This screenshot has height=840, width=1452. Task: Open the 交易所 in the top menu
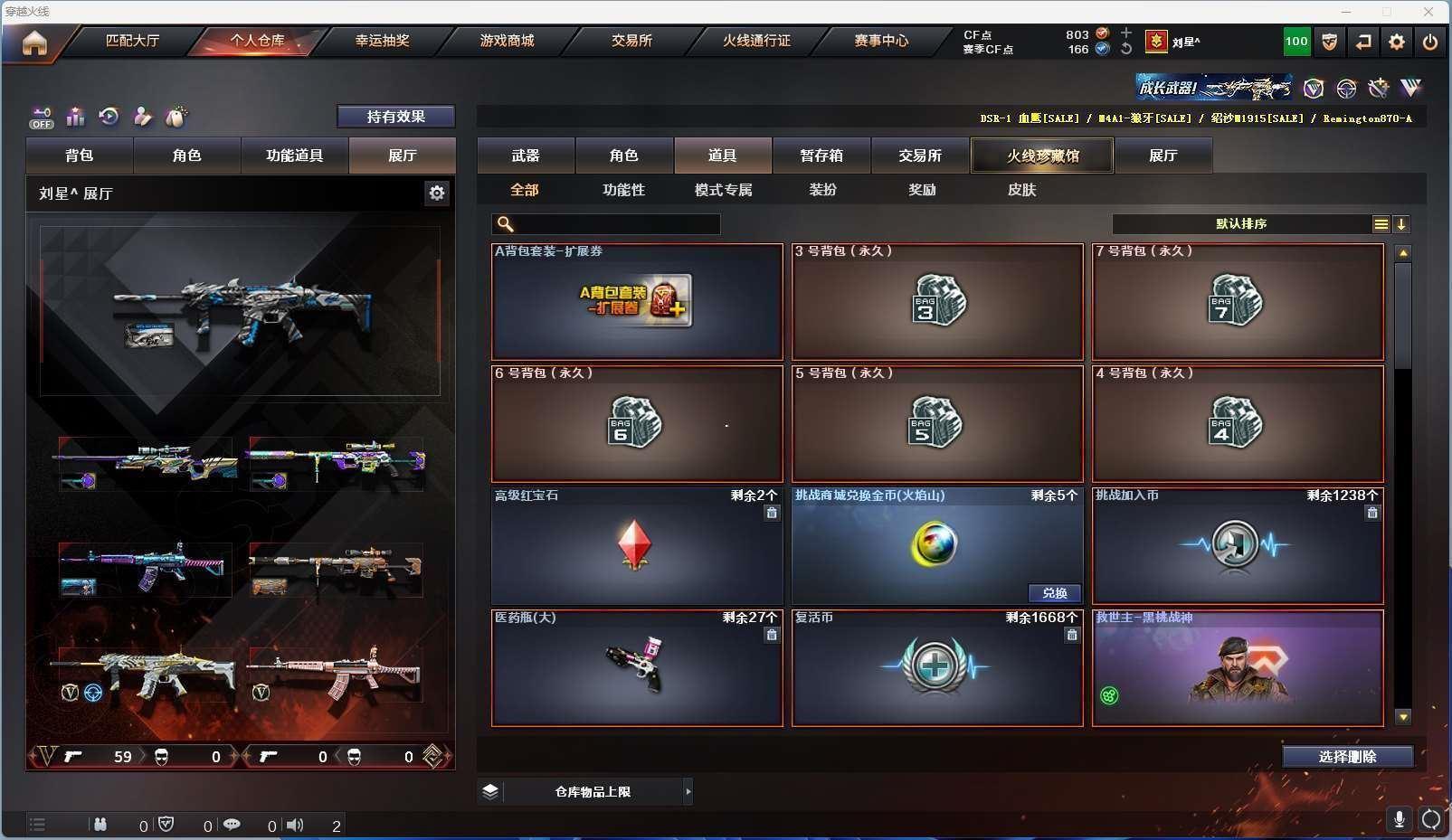(x=631, y=41)
